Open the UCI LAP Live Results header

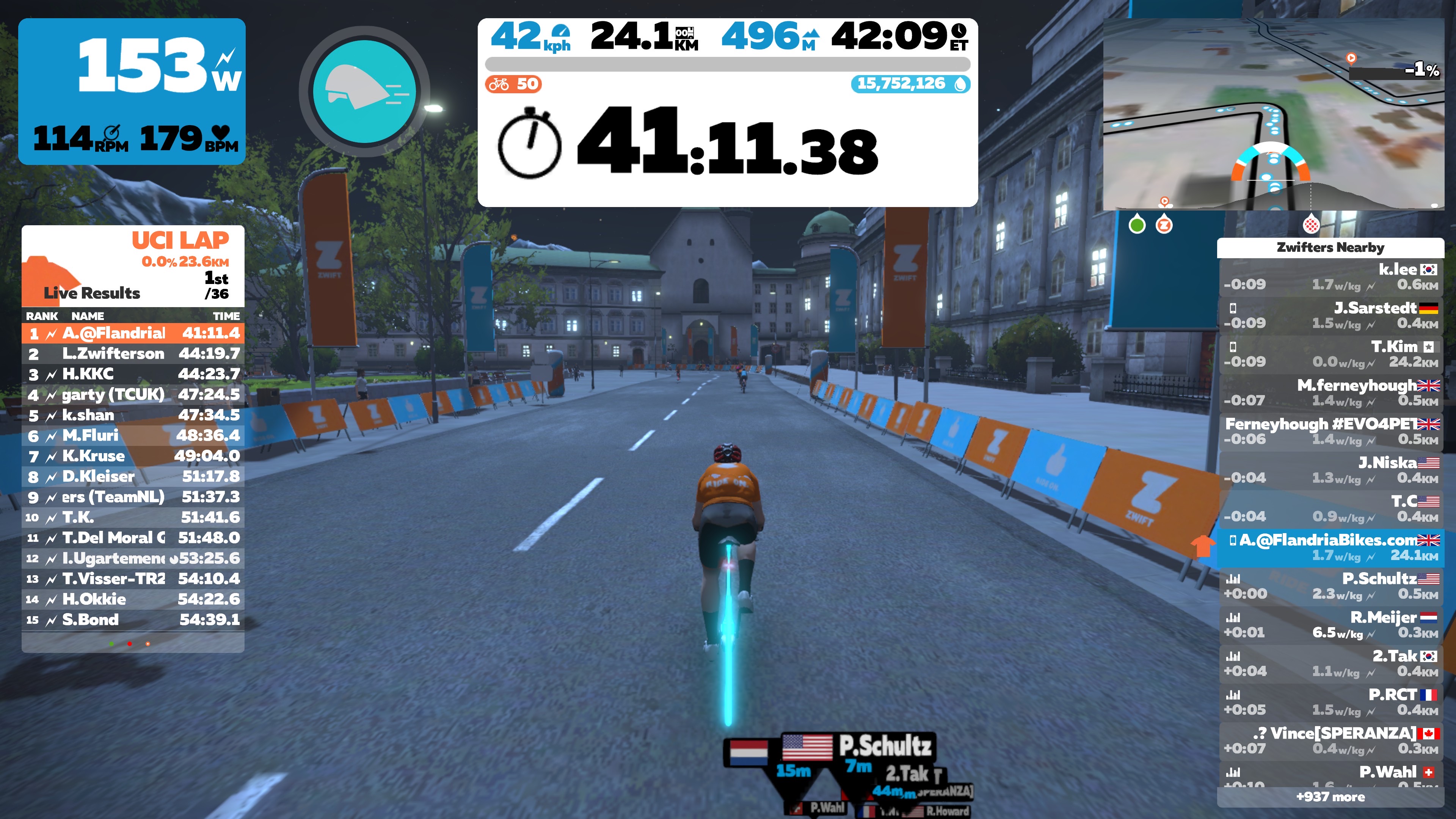(133, 266)
